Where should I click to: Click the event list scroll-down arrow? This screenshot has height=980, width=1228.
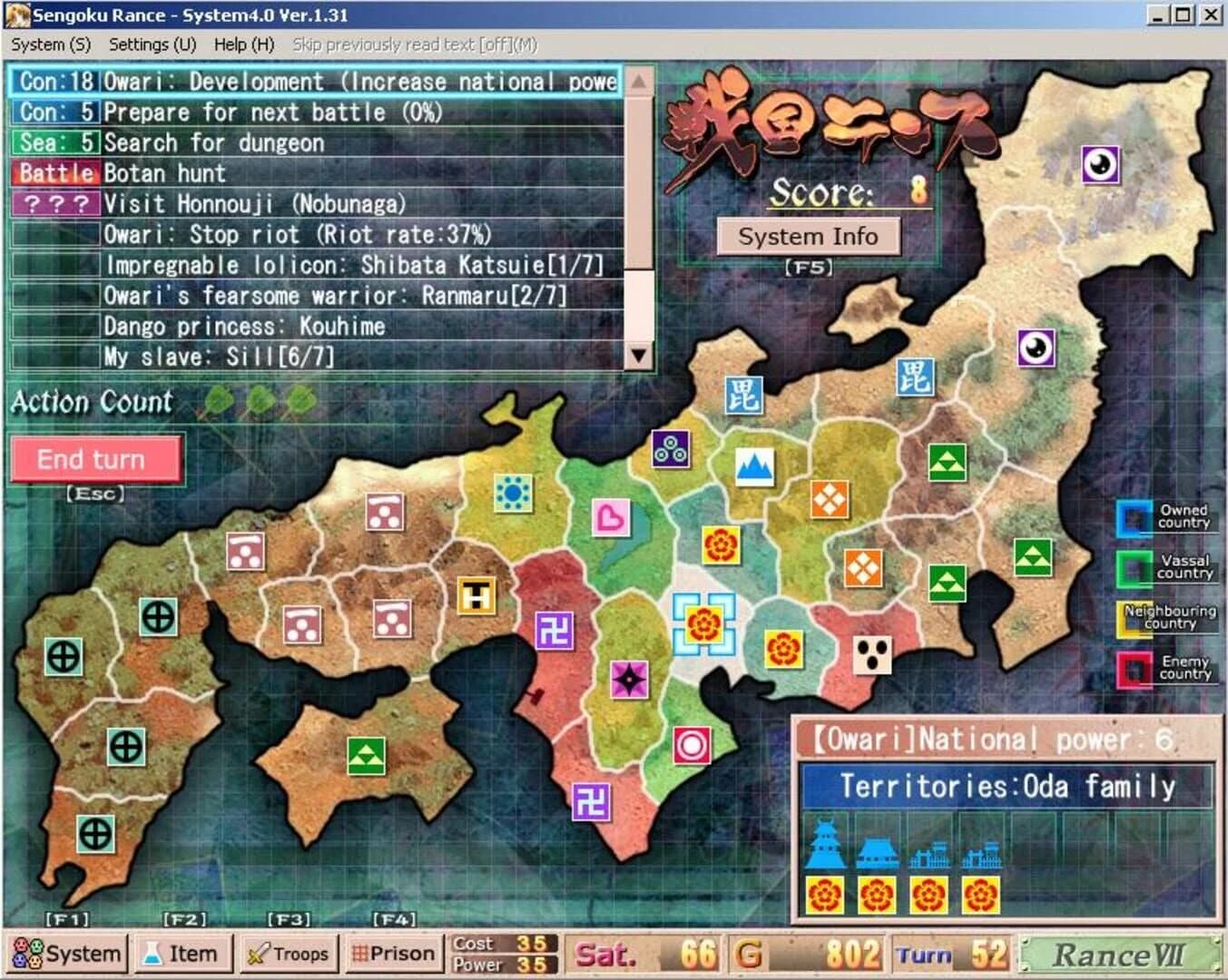click(640, 356)
